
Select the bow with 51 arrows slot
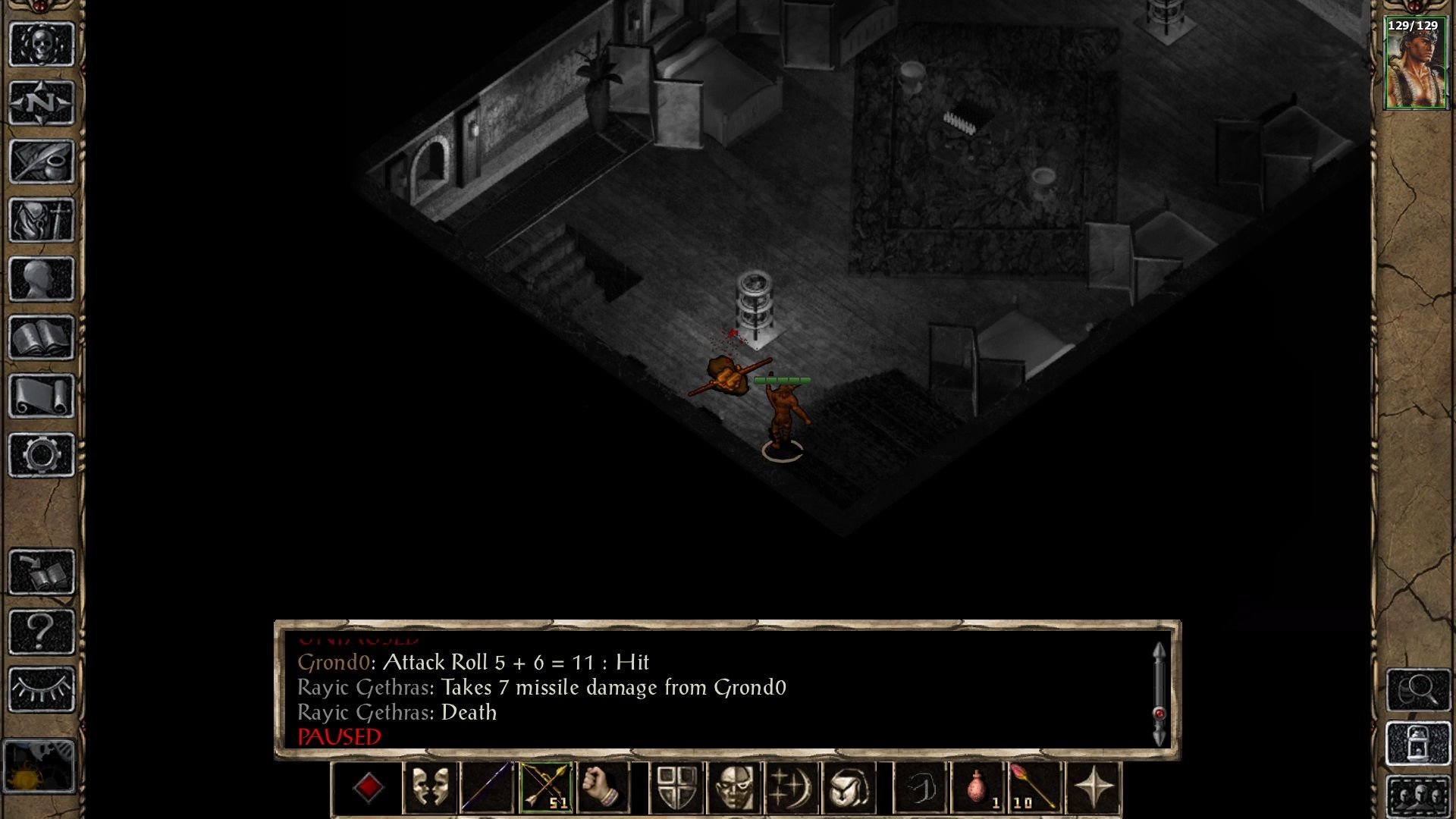pyautogui.click(x=545, y=788)
